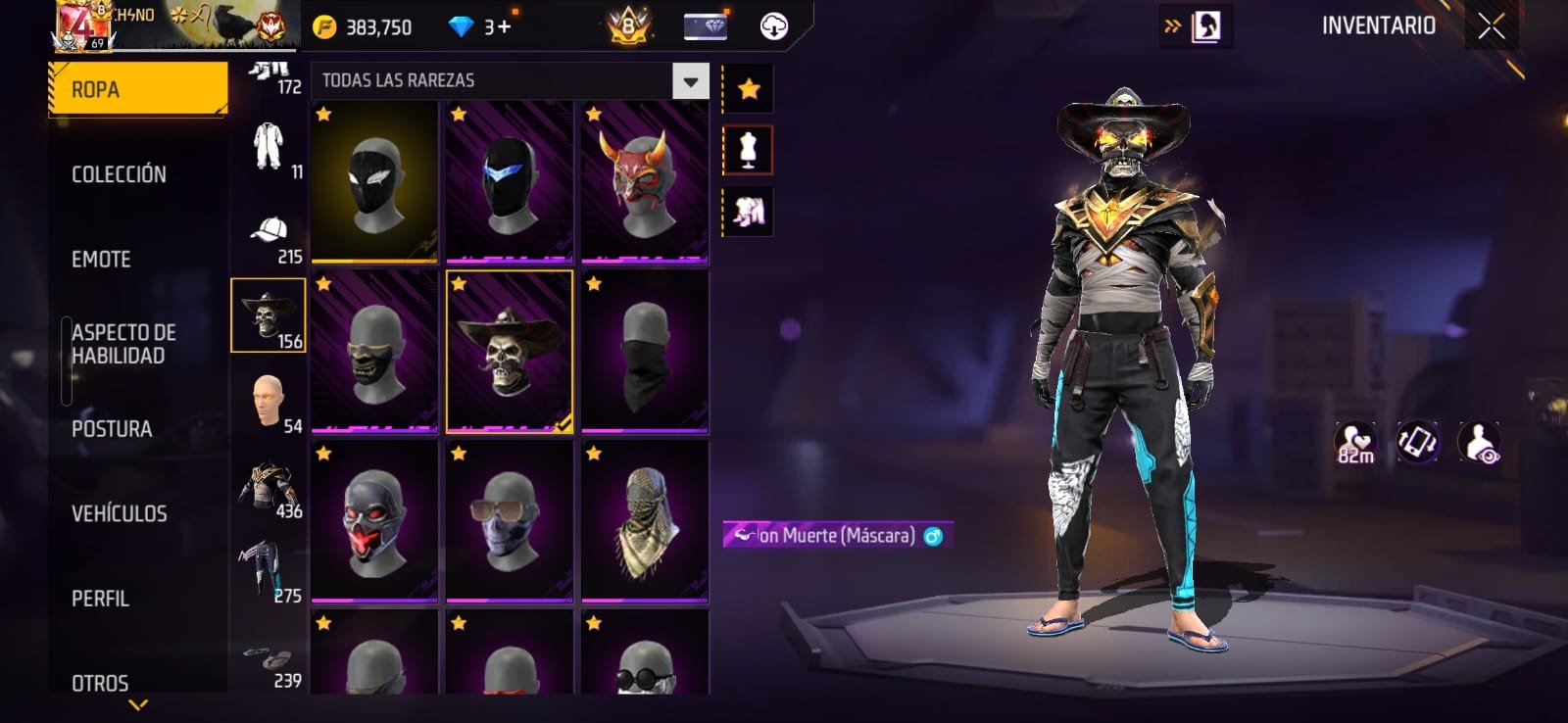Switch to the Perfil tab
The image size is (1568, 723).
100,599
